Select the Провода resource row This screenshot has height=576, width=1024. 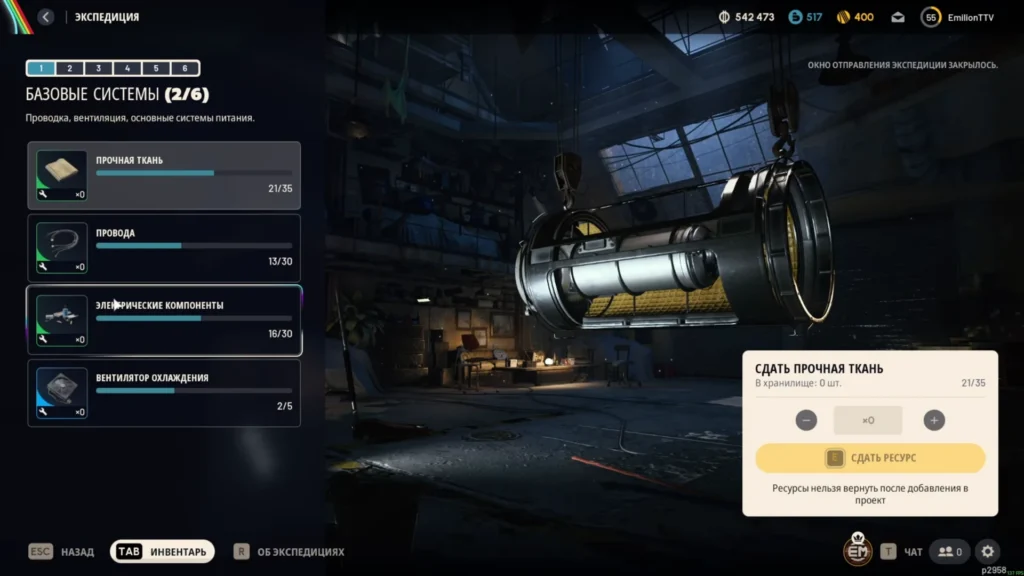click(164, 248)
